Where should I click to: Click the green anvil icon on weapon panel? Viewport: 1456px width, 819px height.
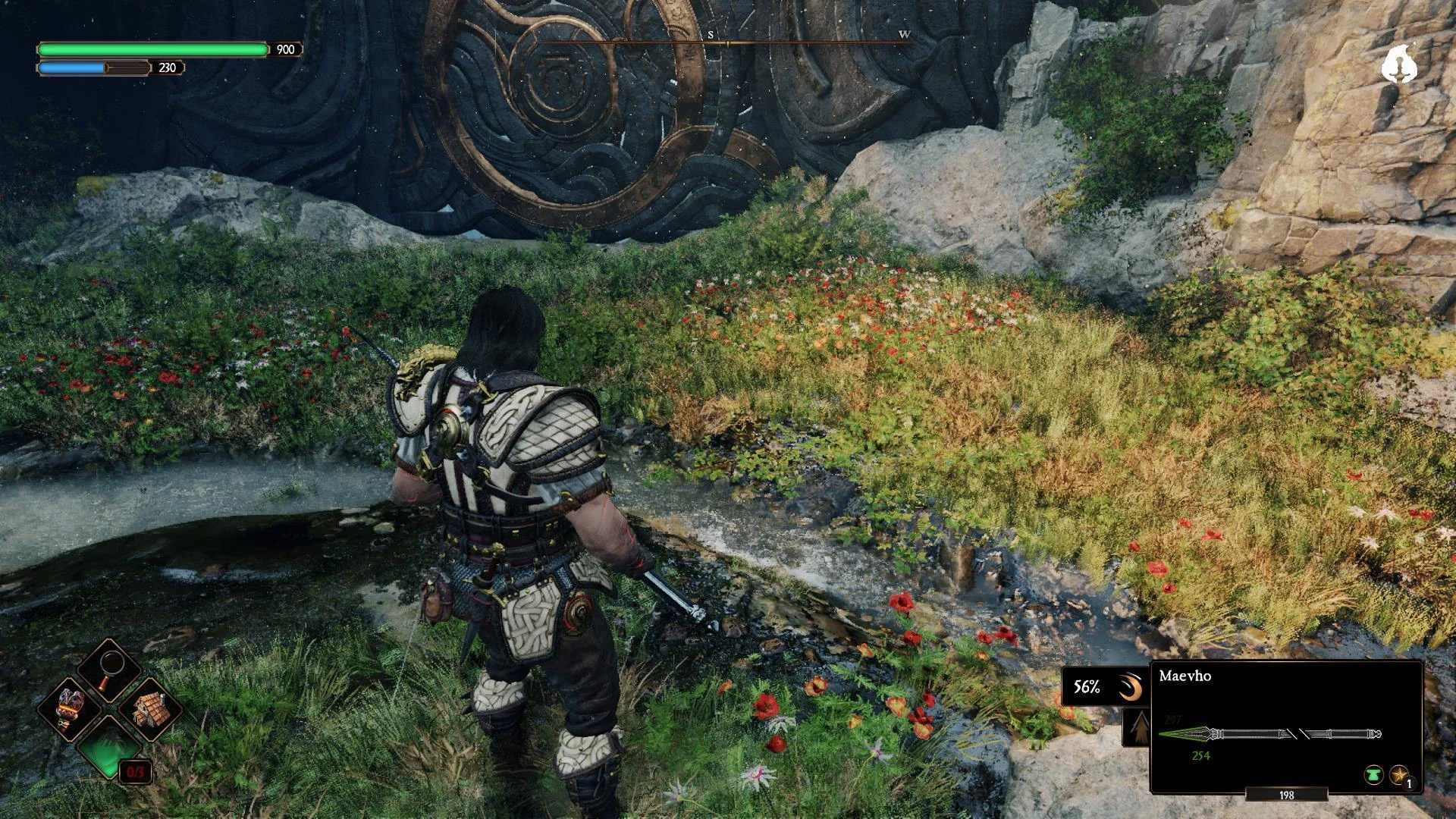point(1373,775)
